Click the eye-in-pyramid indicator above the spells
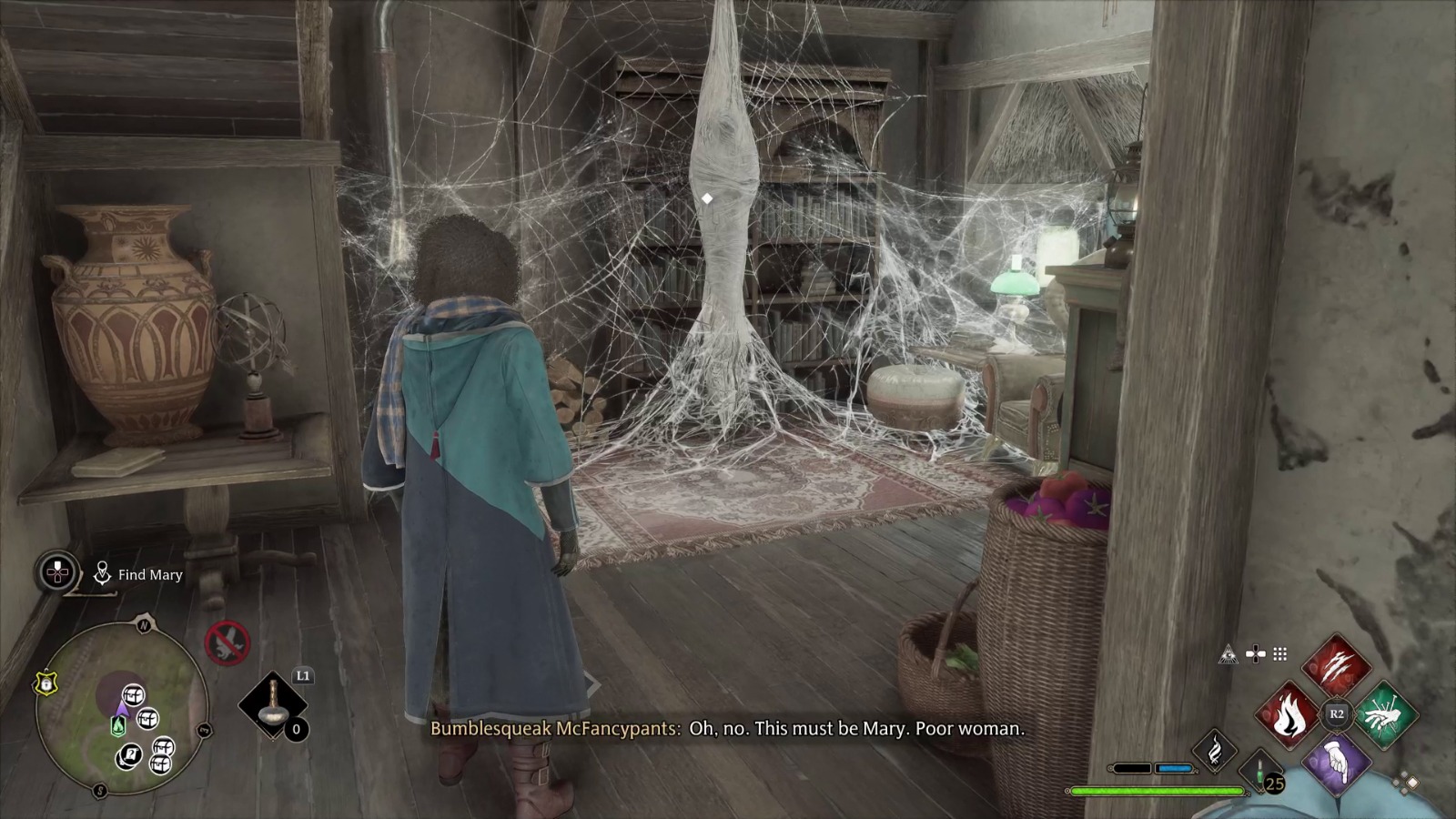Screen dimensions: 1456x819 1228,654
